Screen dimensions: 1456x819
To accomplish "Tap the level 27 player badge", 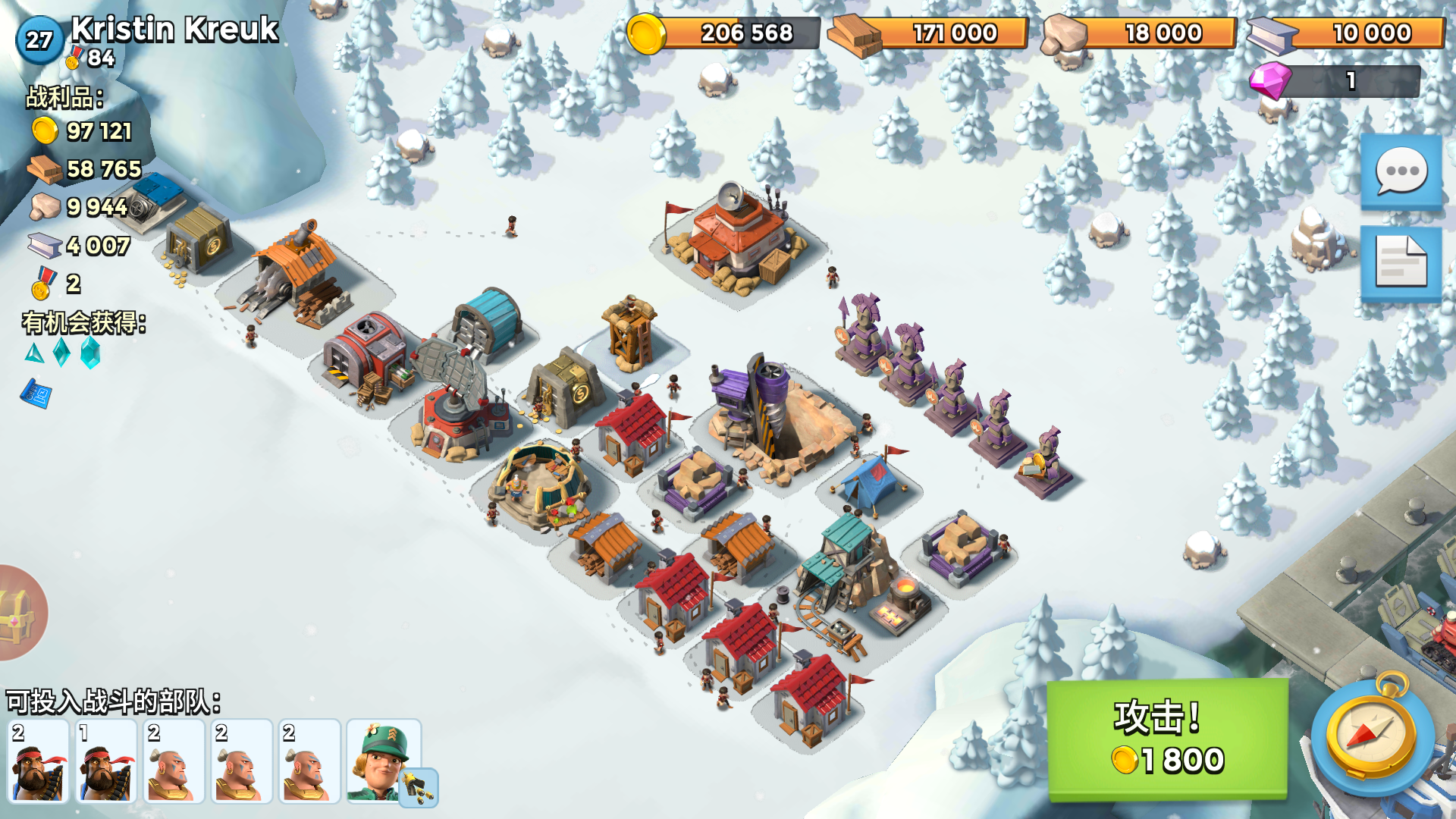I will click(39, 39).
